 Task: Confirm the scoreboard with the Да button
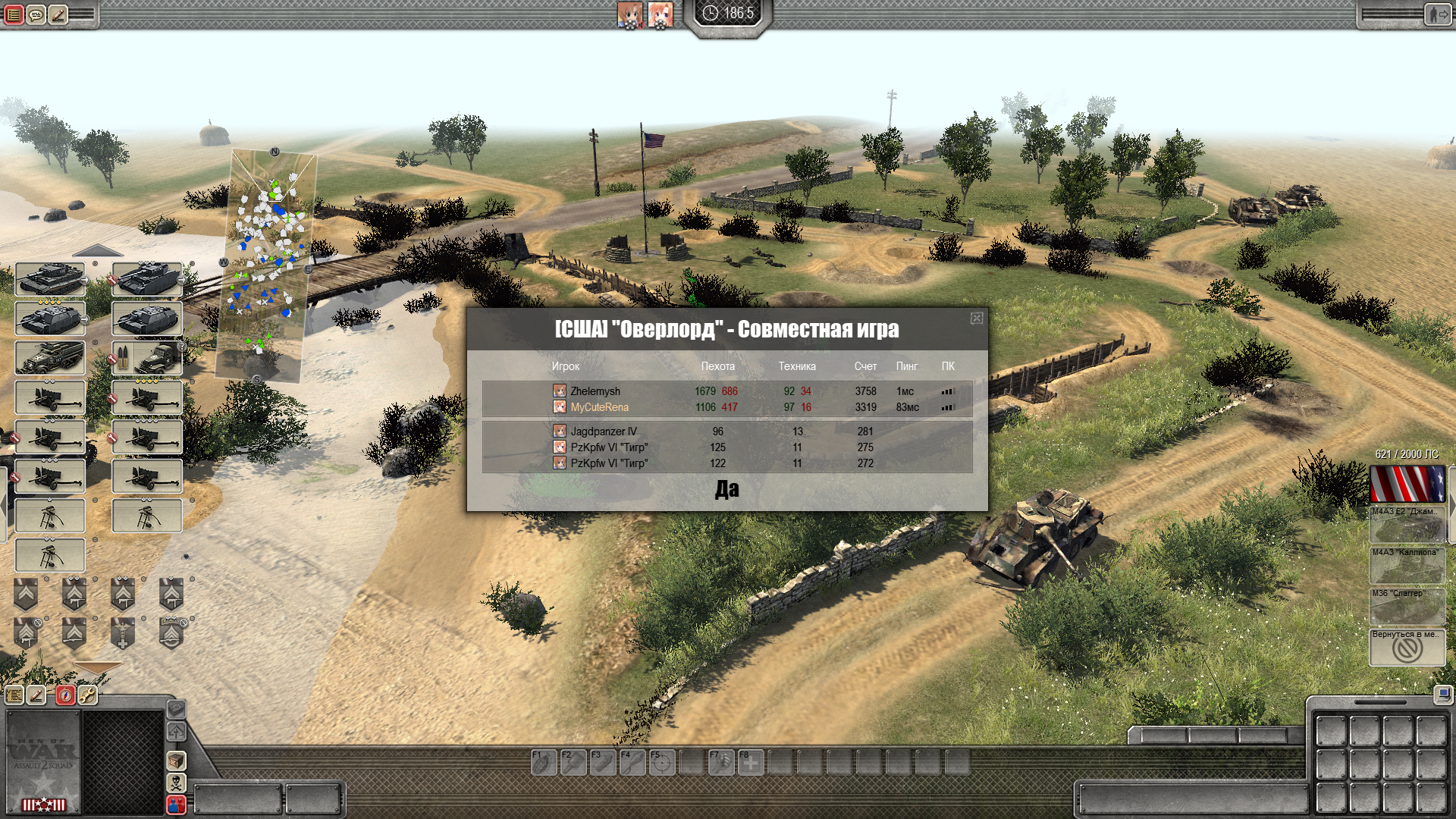click(x=726, y=490)
